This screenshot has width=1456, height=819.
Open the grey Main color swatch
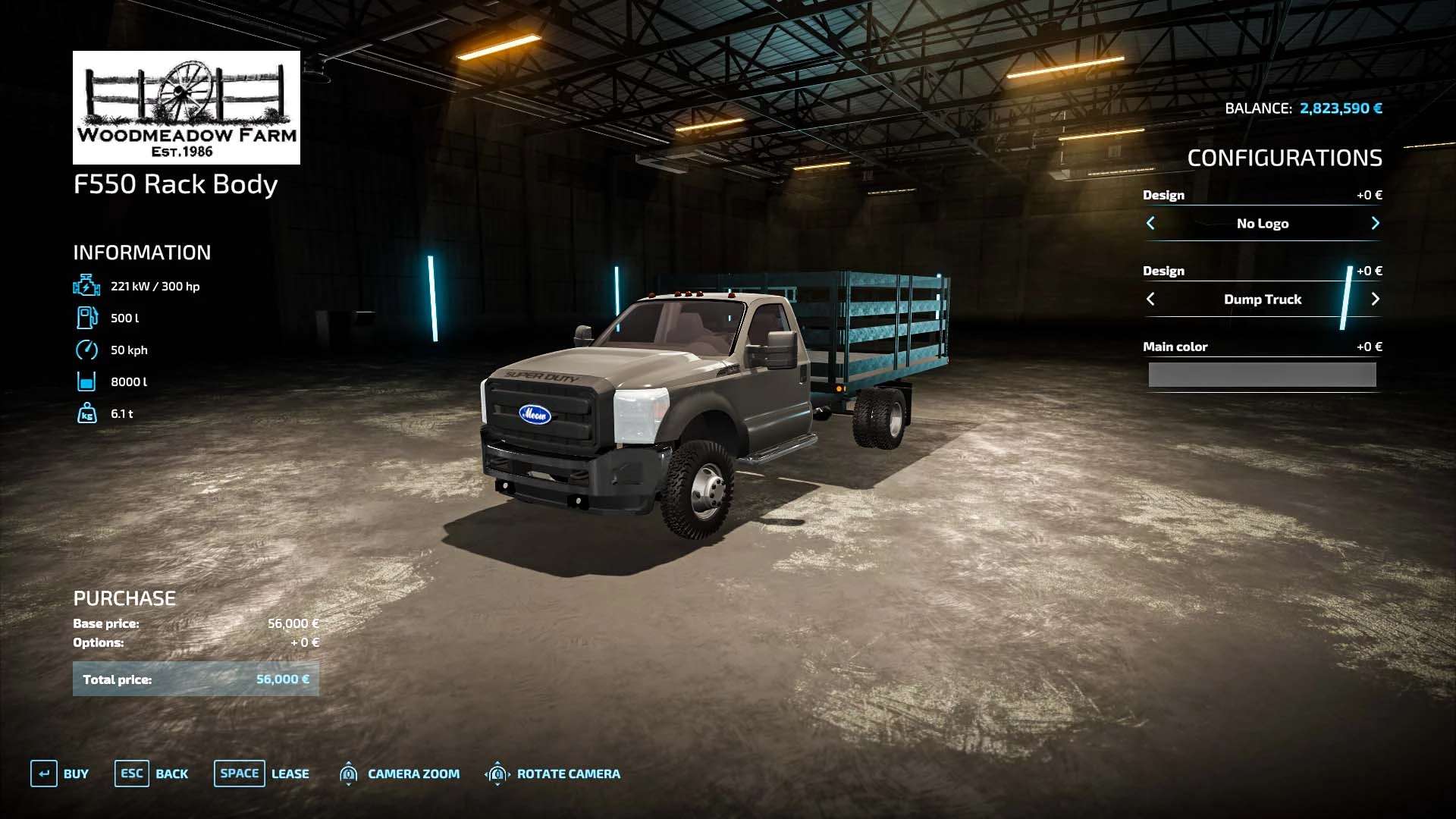tap(1262, 375)
